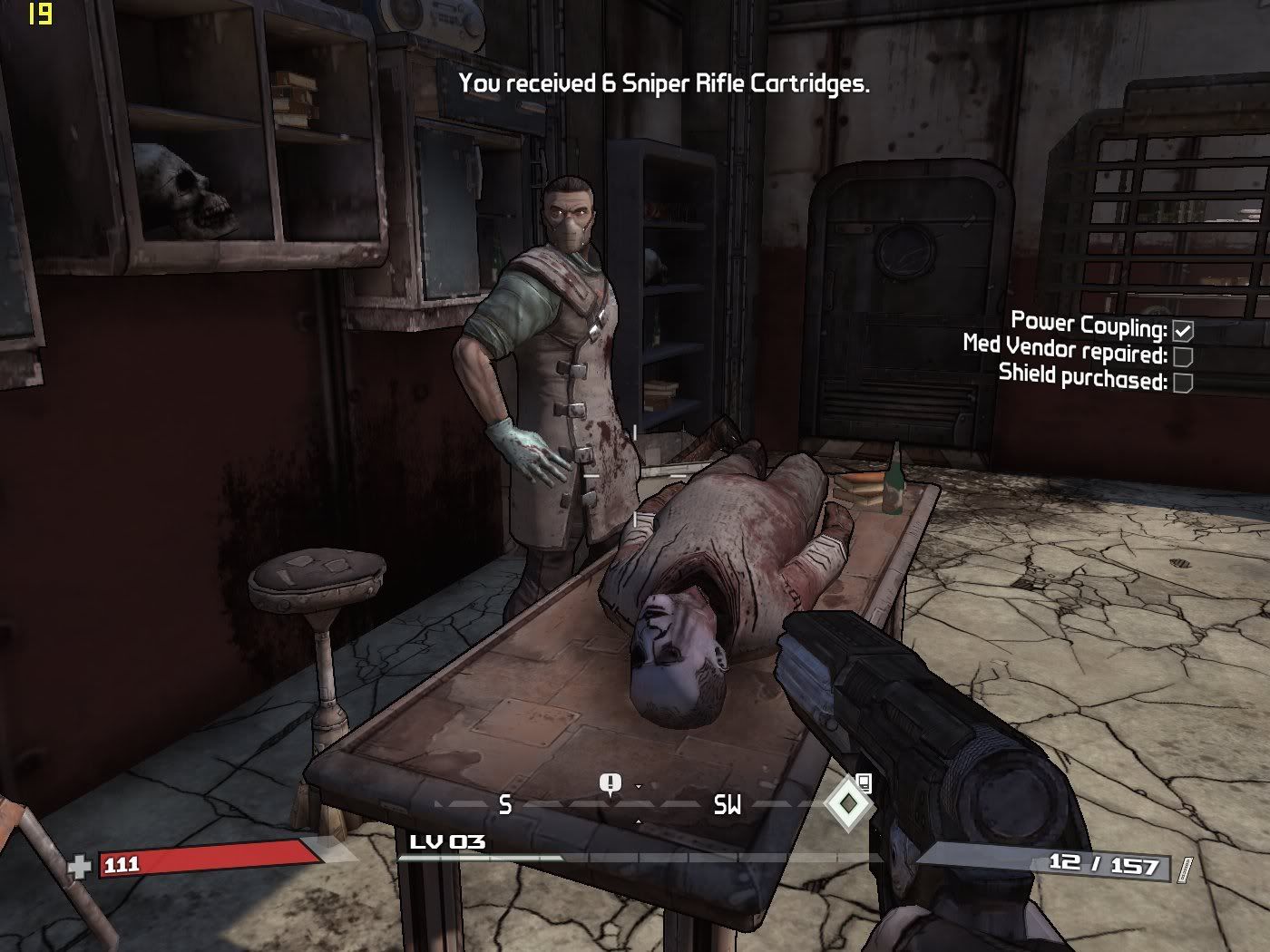The width and height of the screenshot is (1270, 952).
Task: Select the Med Vendor repaired objective checkbox
Action: [1183, 356]
